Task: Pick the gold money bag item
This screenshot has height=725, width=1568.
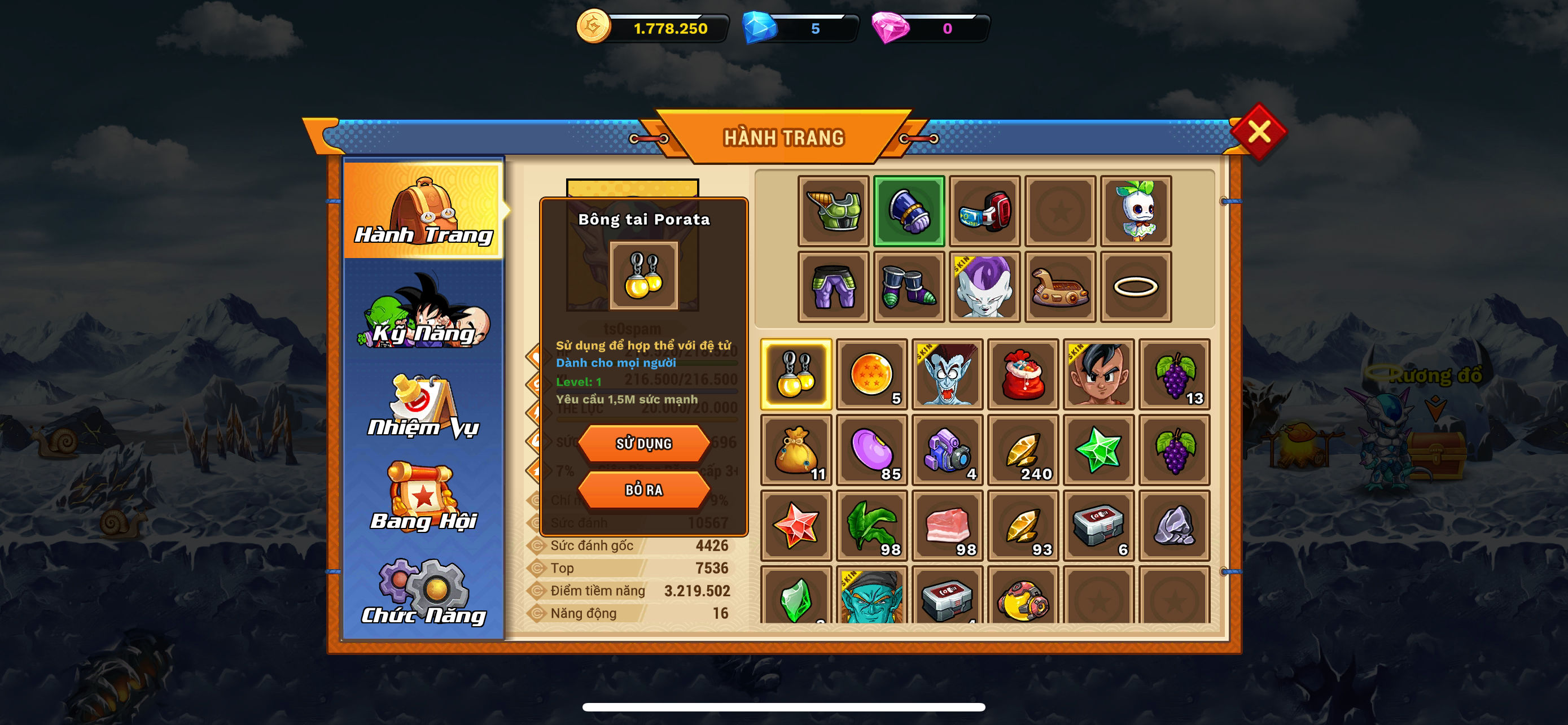Action: [x=796, y=450]
